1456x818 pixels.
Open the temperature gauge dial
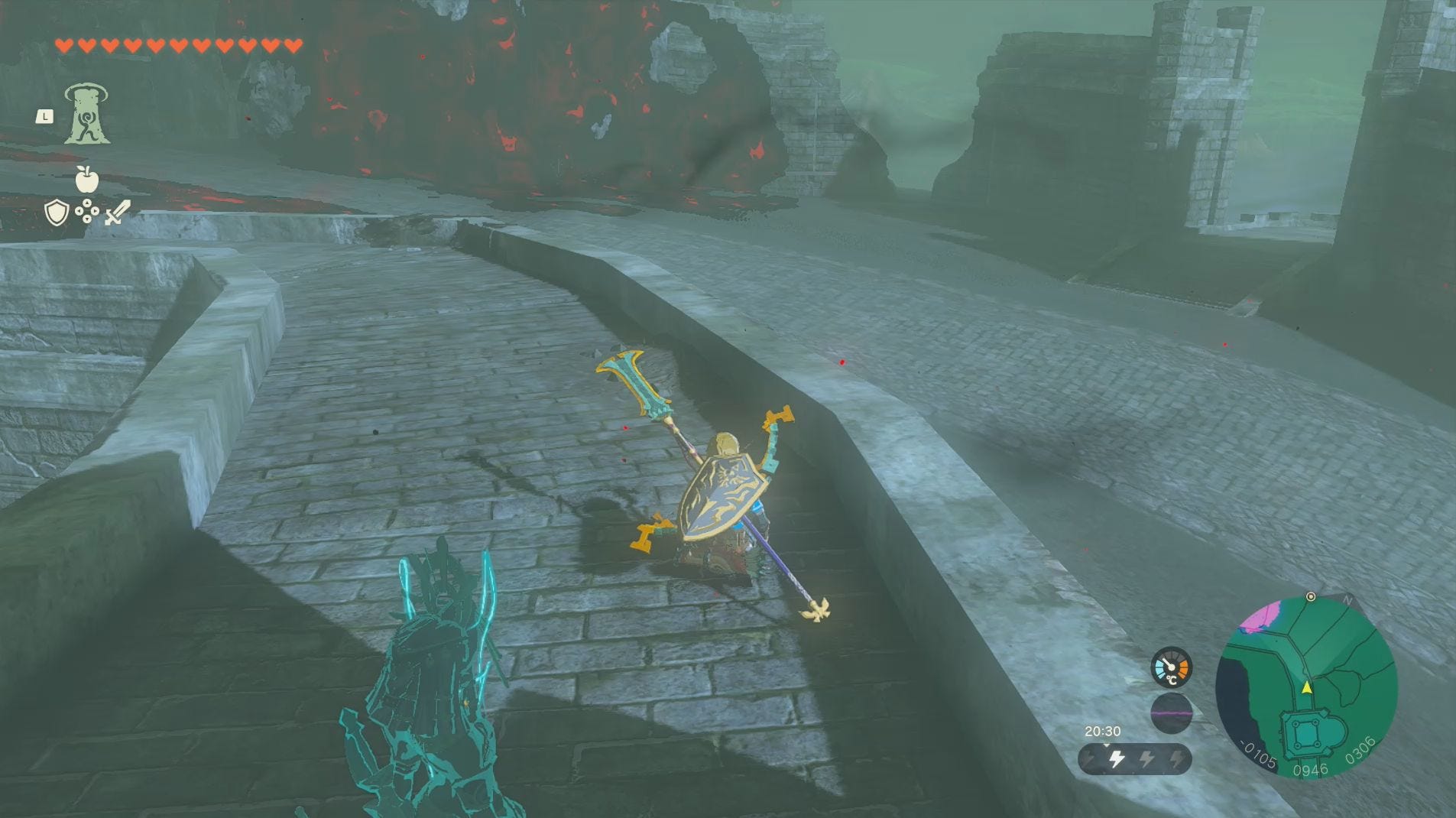coord(1172,667)
